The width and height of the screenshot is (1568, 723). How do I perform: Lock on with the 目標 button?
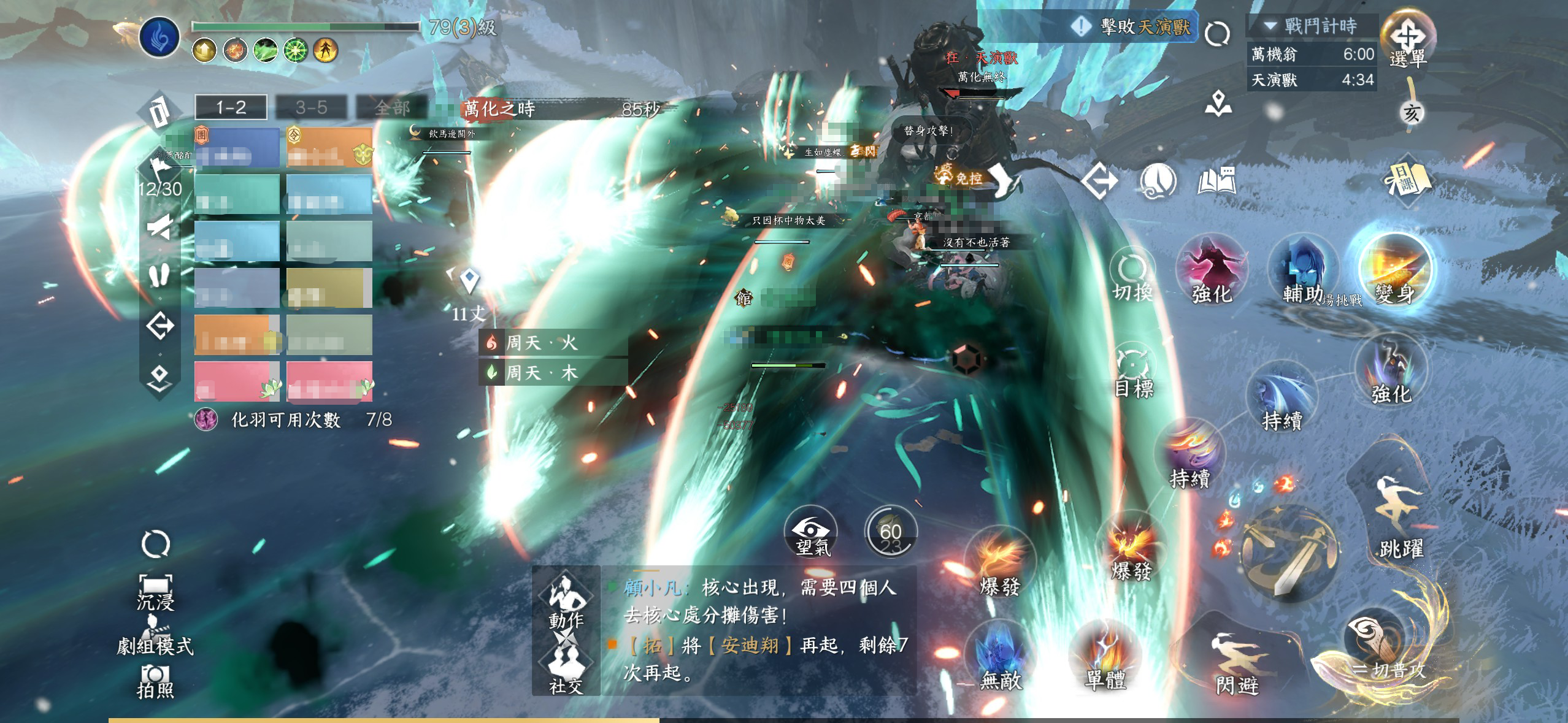(x=1134, y=372)
